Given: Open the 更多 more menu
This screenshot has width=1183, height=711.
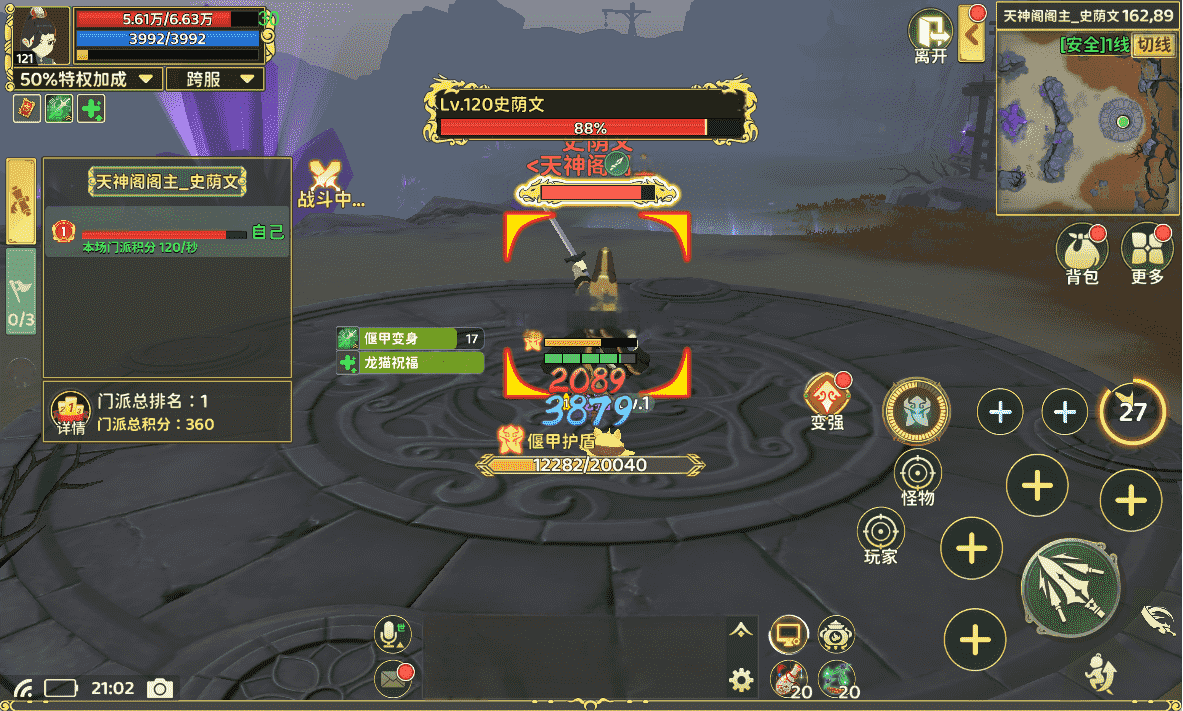Looking at the screenshot, I should [1147, 253].
